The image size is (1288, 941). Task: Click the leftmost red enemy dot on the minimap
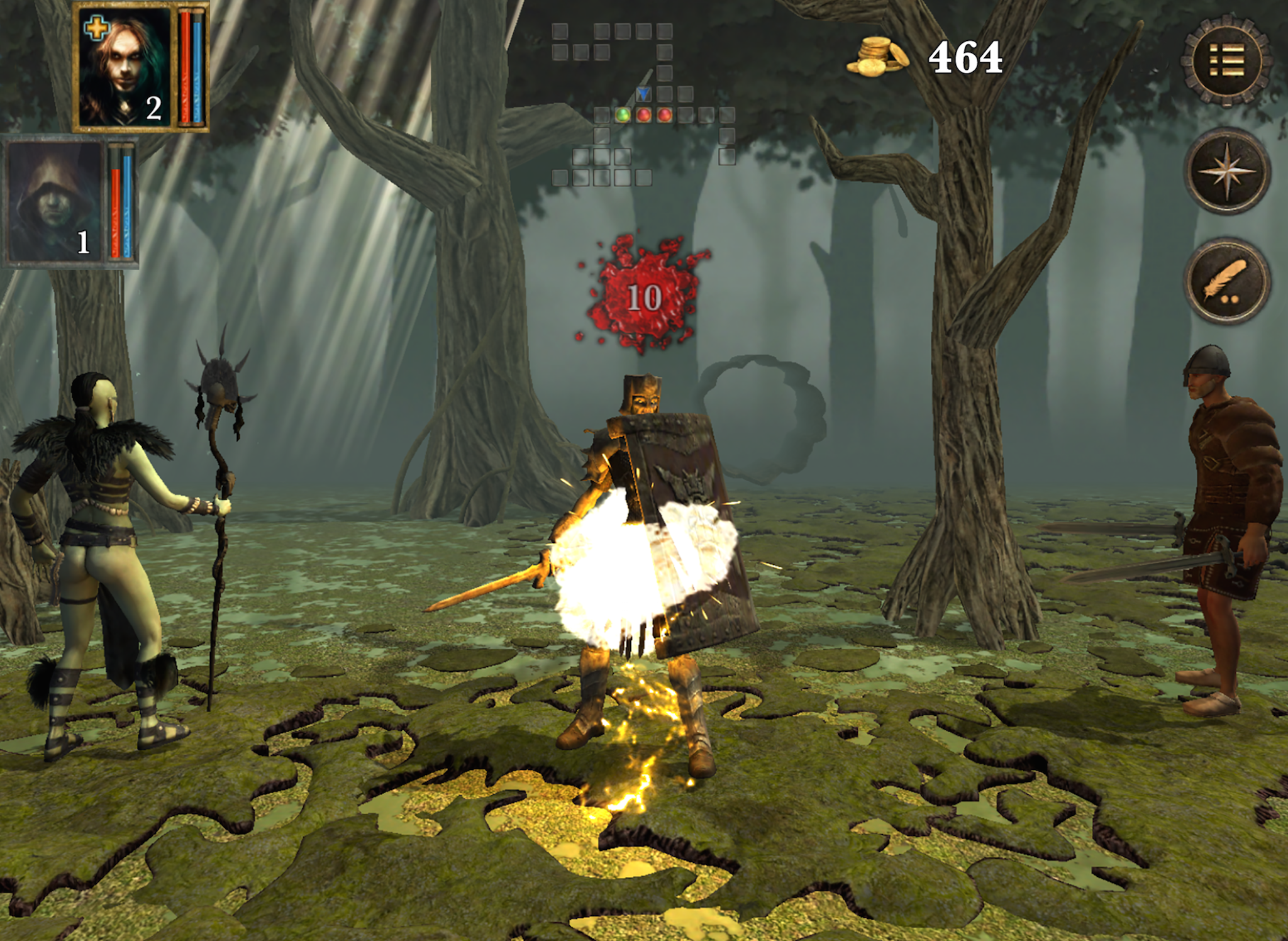[x=643, y=115]
